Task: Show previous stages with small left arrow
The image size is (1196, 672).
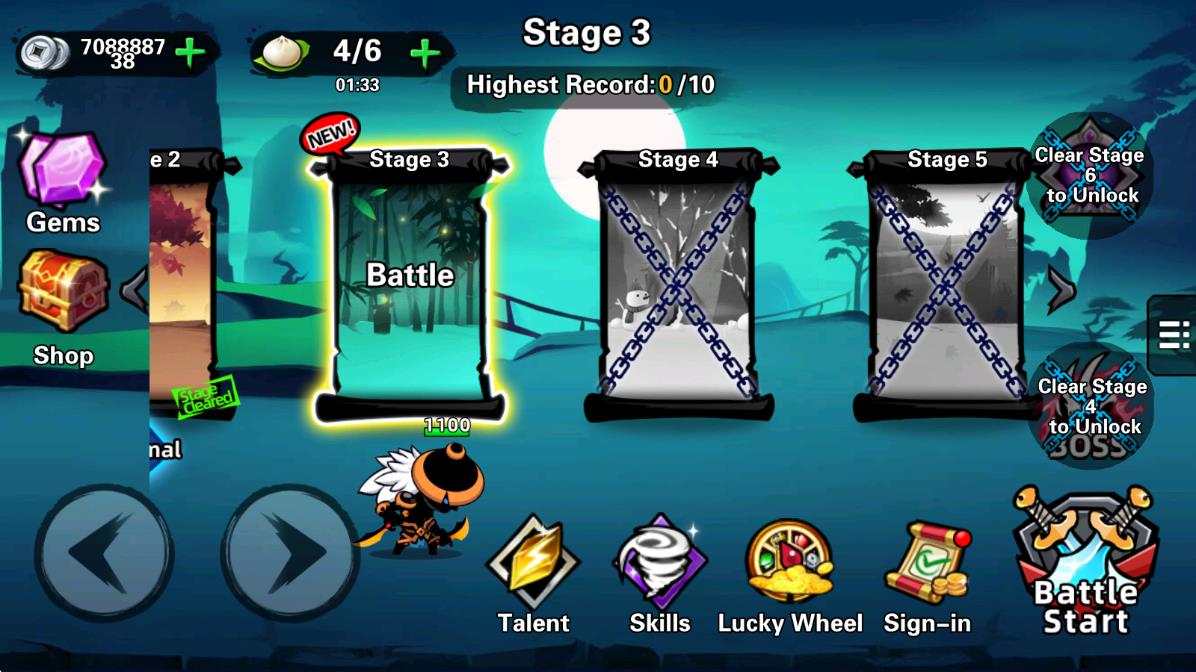Action: pyautogui.click(x=134, y=290)
